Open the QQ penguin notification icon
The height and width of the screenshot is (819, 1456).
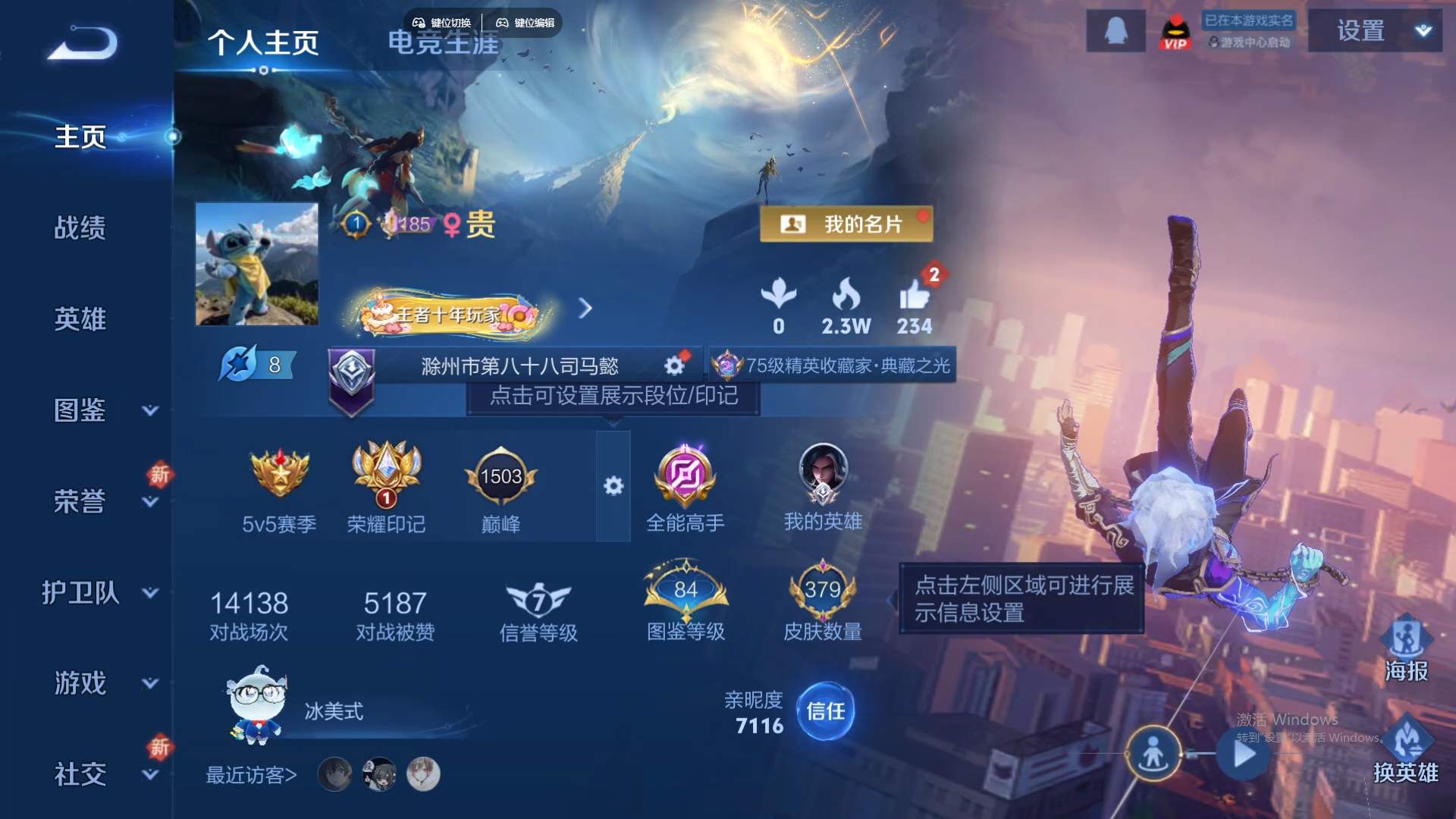pos(1114,30)
